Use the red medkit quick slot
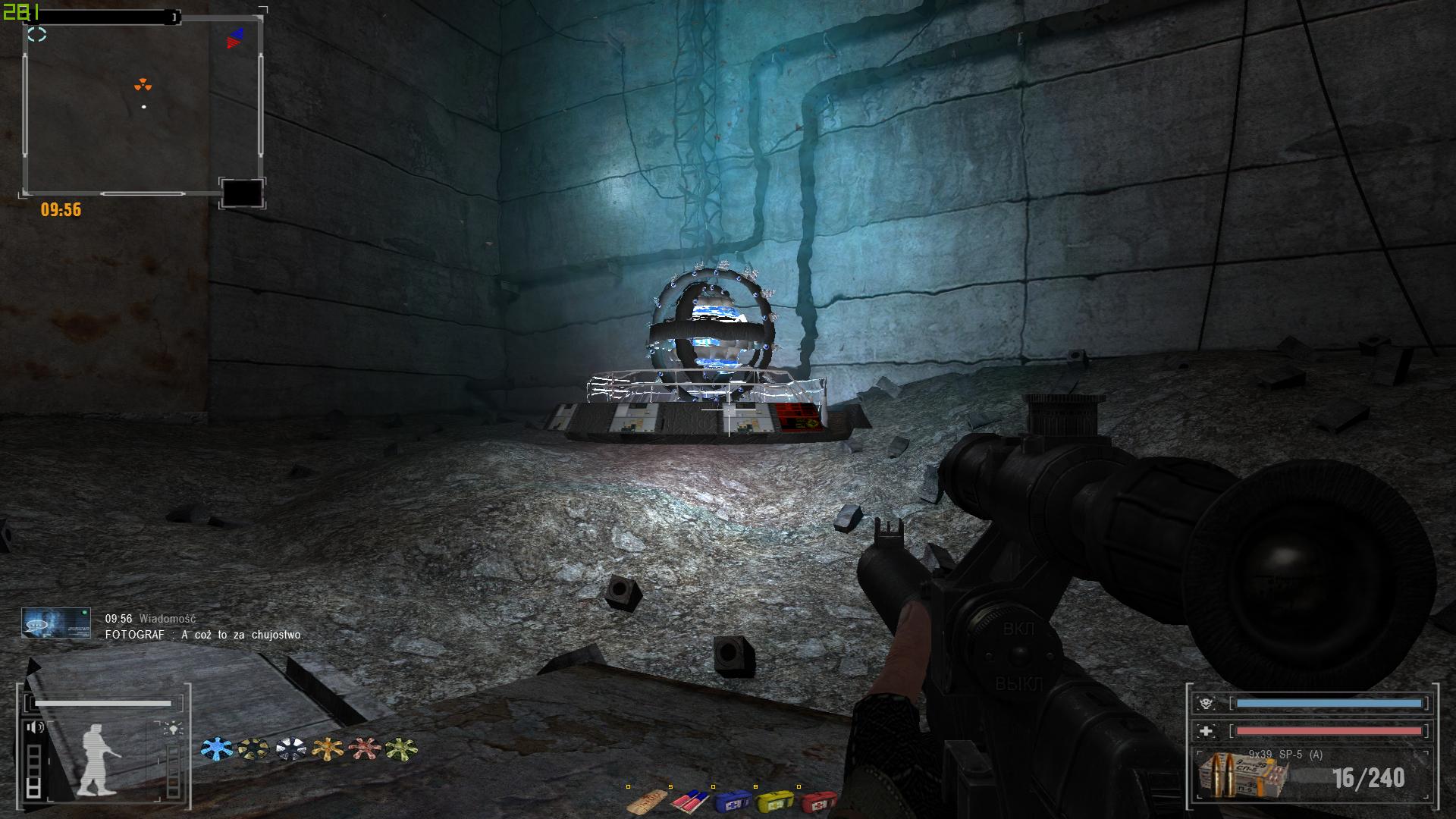The width and height of the screenshot is (1456, 819). pyautogui.click(x=817, y=800)
